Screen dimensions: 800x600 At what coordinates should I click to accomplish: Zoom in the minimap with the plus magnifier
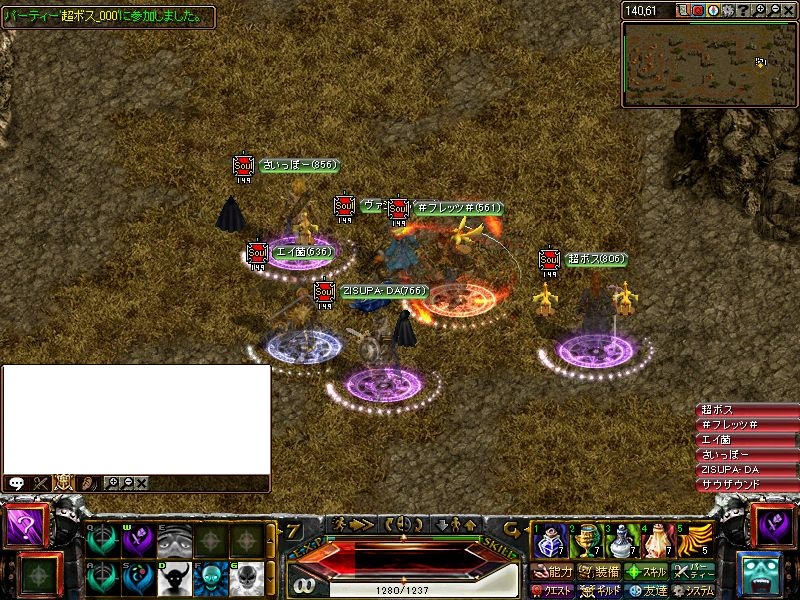[x=760, y=10]
